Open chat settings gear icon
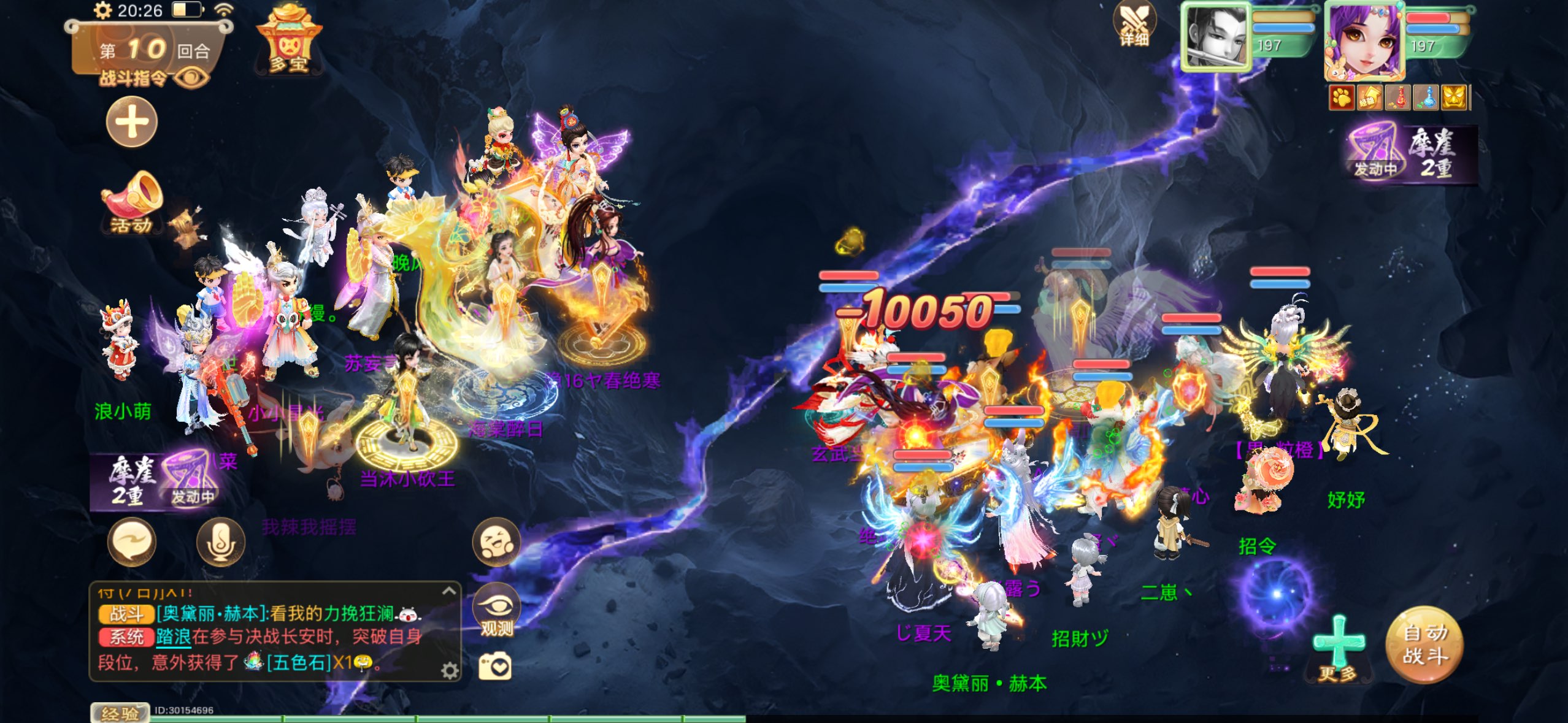1568x723 pixels. (450, 671)
